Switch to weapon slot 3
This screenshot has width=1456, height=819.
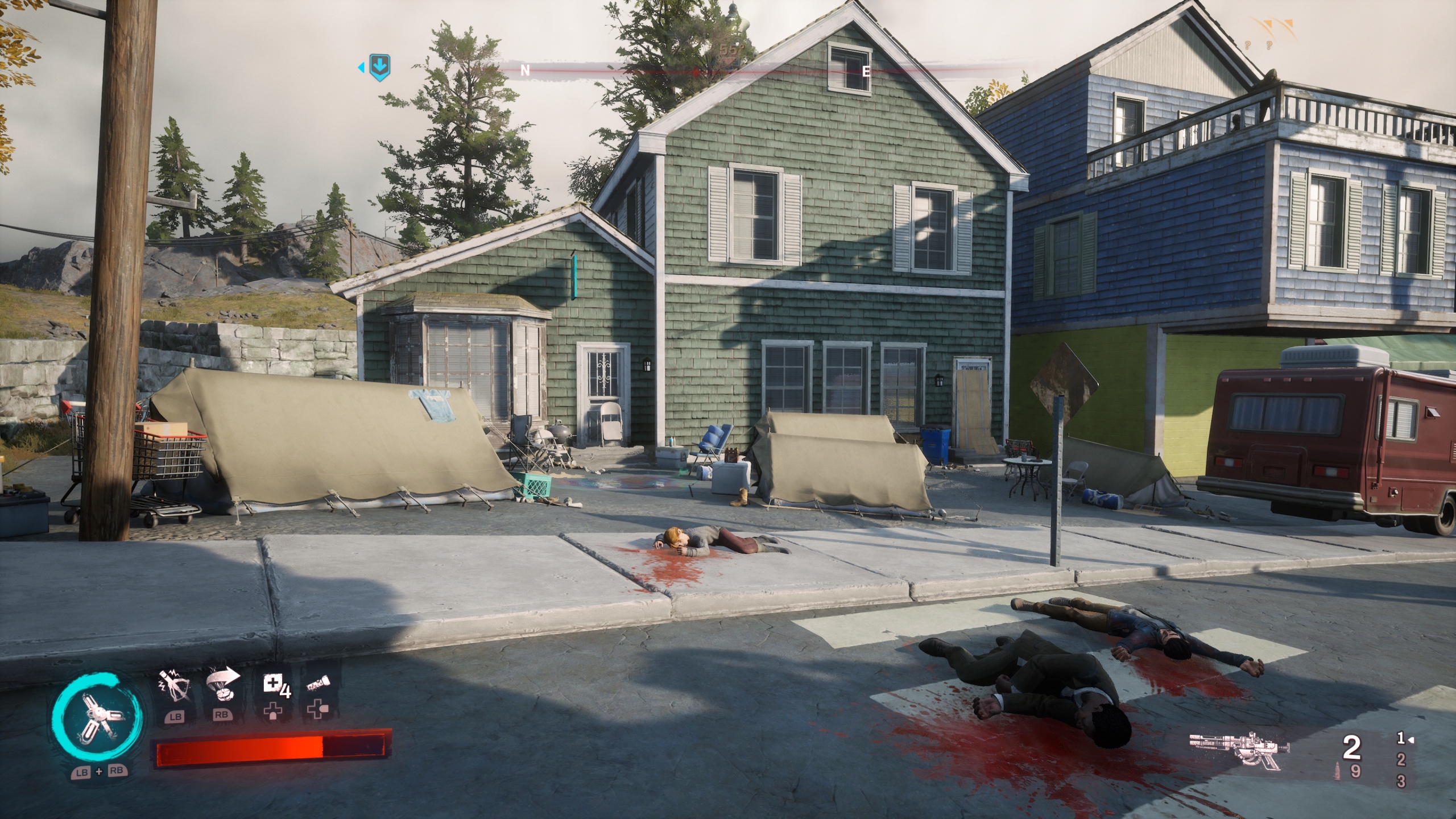coord(1401,781)
